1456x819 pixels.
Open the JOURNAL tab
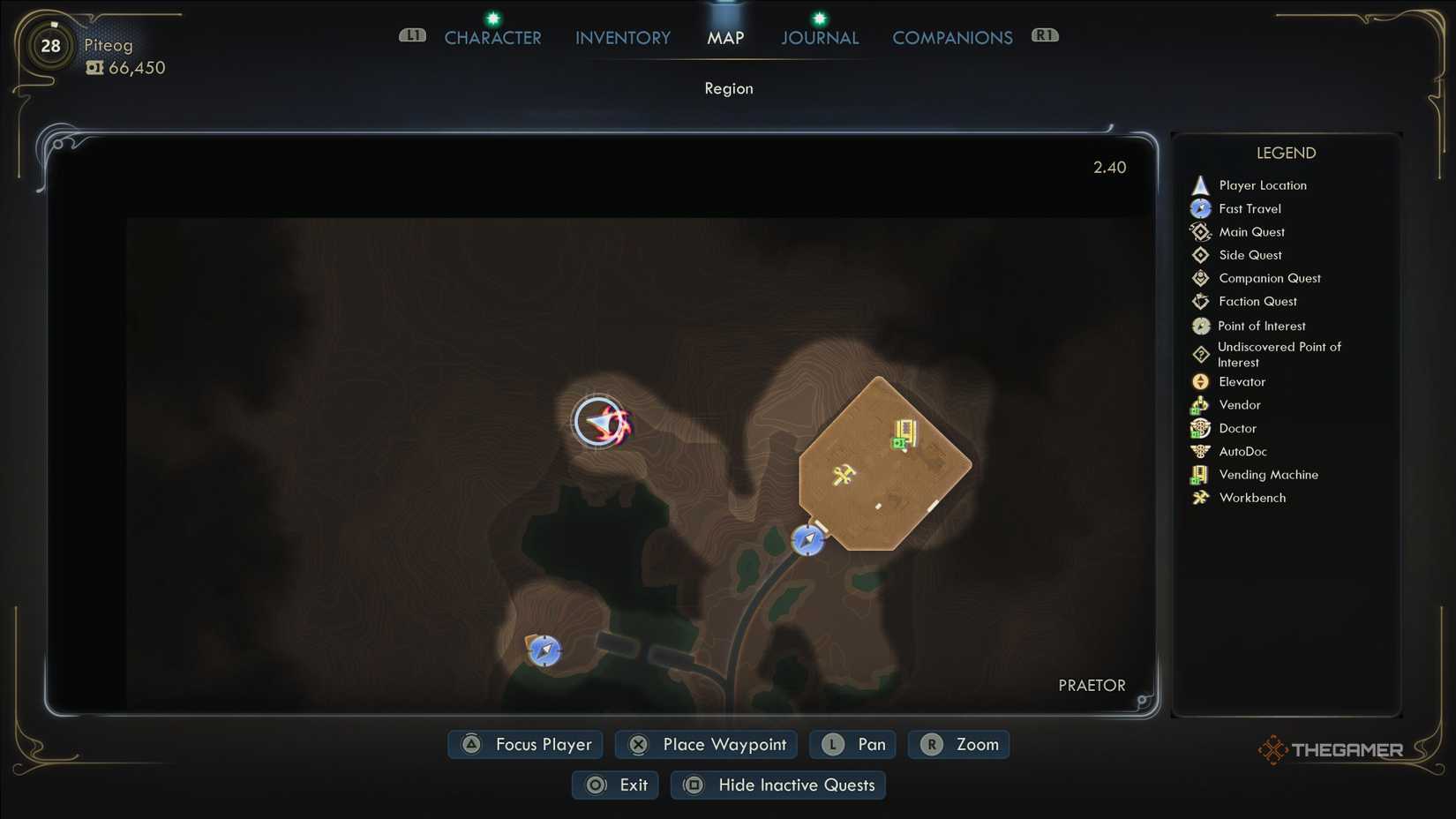(x=819, y=37)
